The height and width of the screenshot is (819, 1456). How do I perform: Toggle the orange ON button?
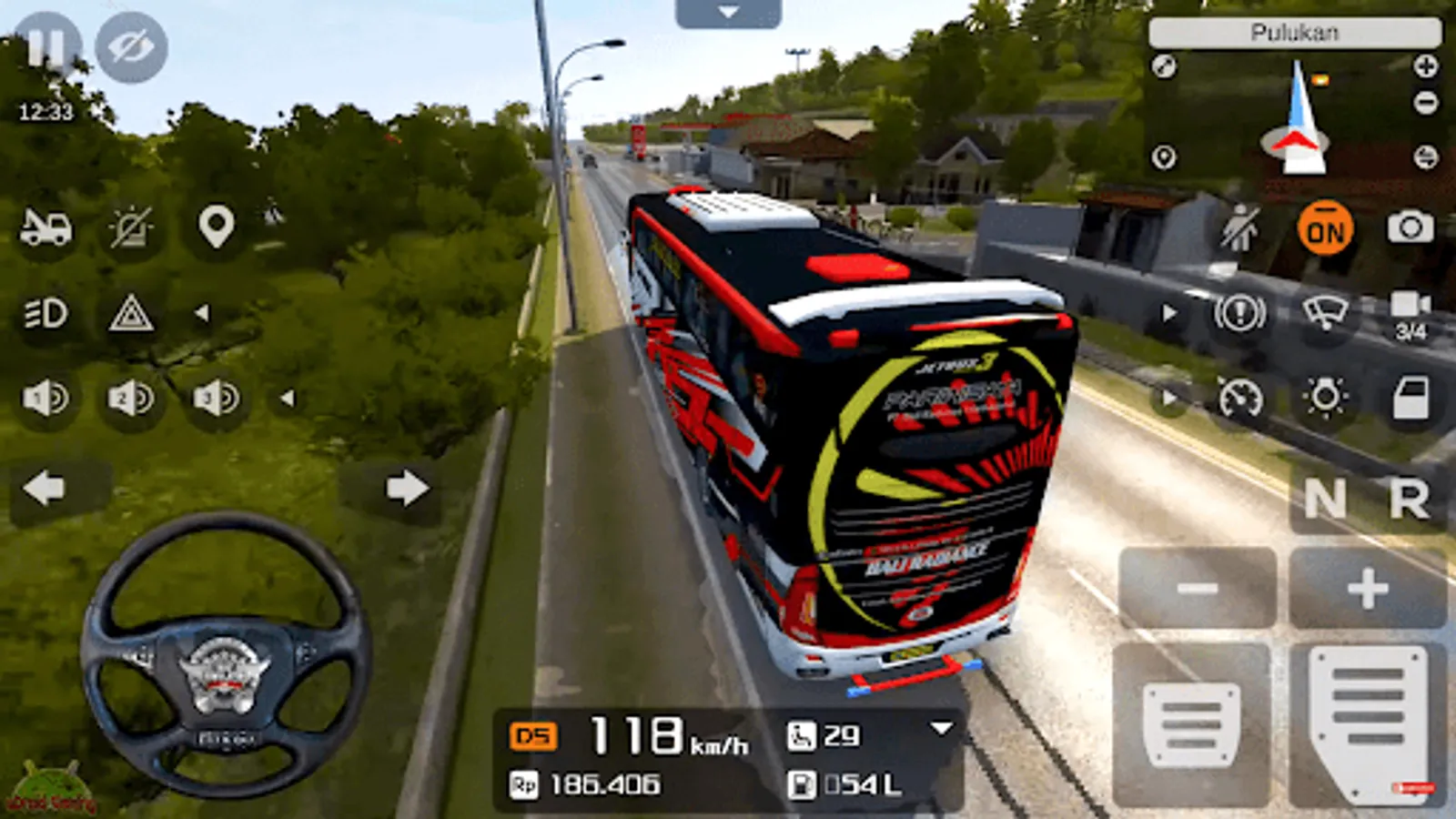coord(1325,228)
